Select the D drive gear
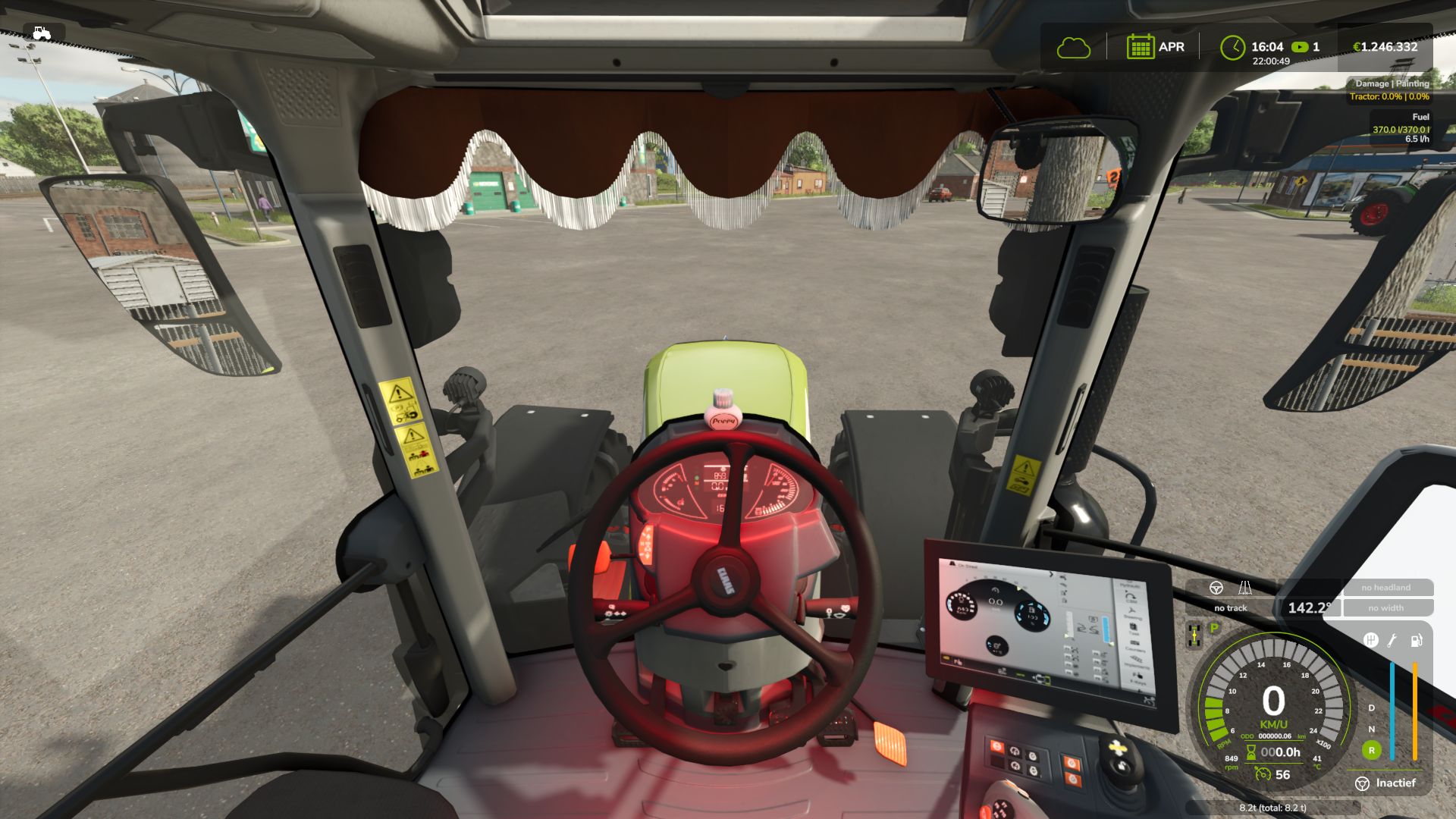Image resolution: width=1456 pixels, height=819 pixels. [x=1371, y=708]
